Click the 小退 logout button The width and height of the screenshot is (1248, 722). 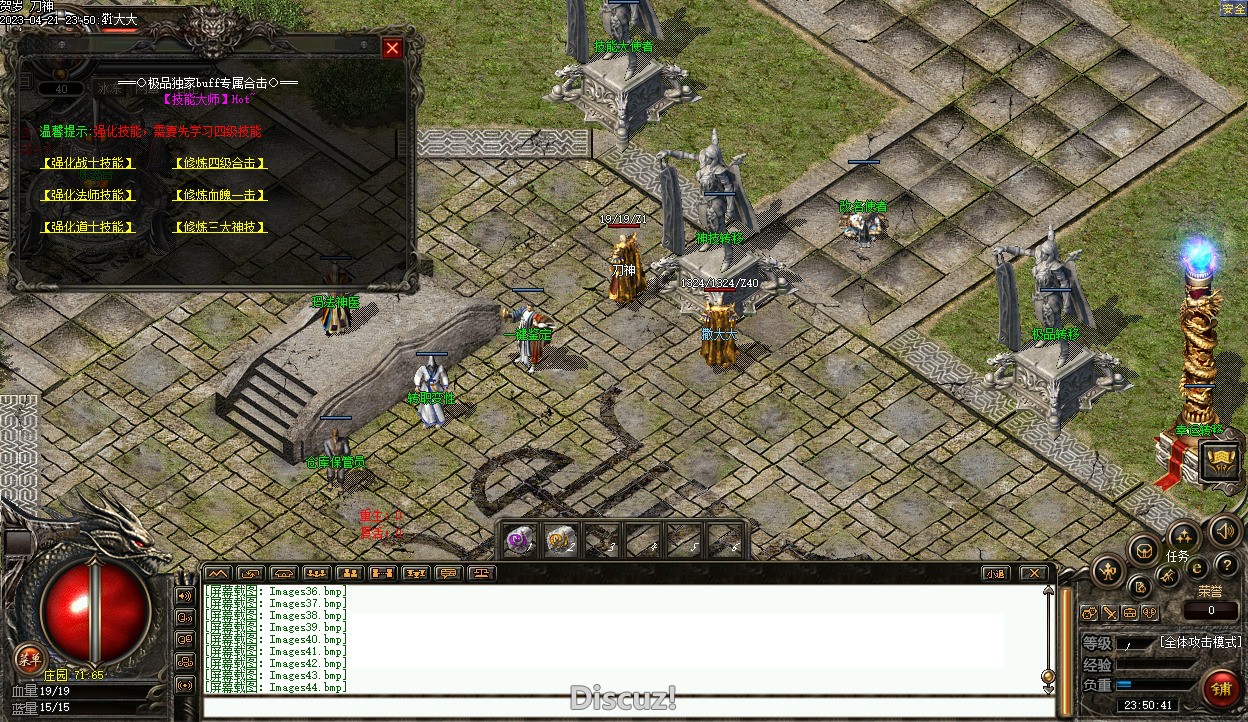(994, 573)
